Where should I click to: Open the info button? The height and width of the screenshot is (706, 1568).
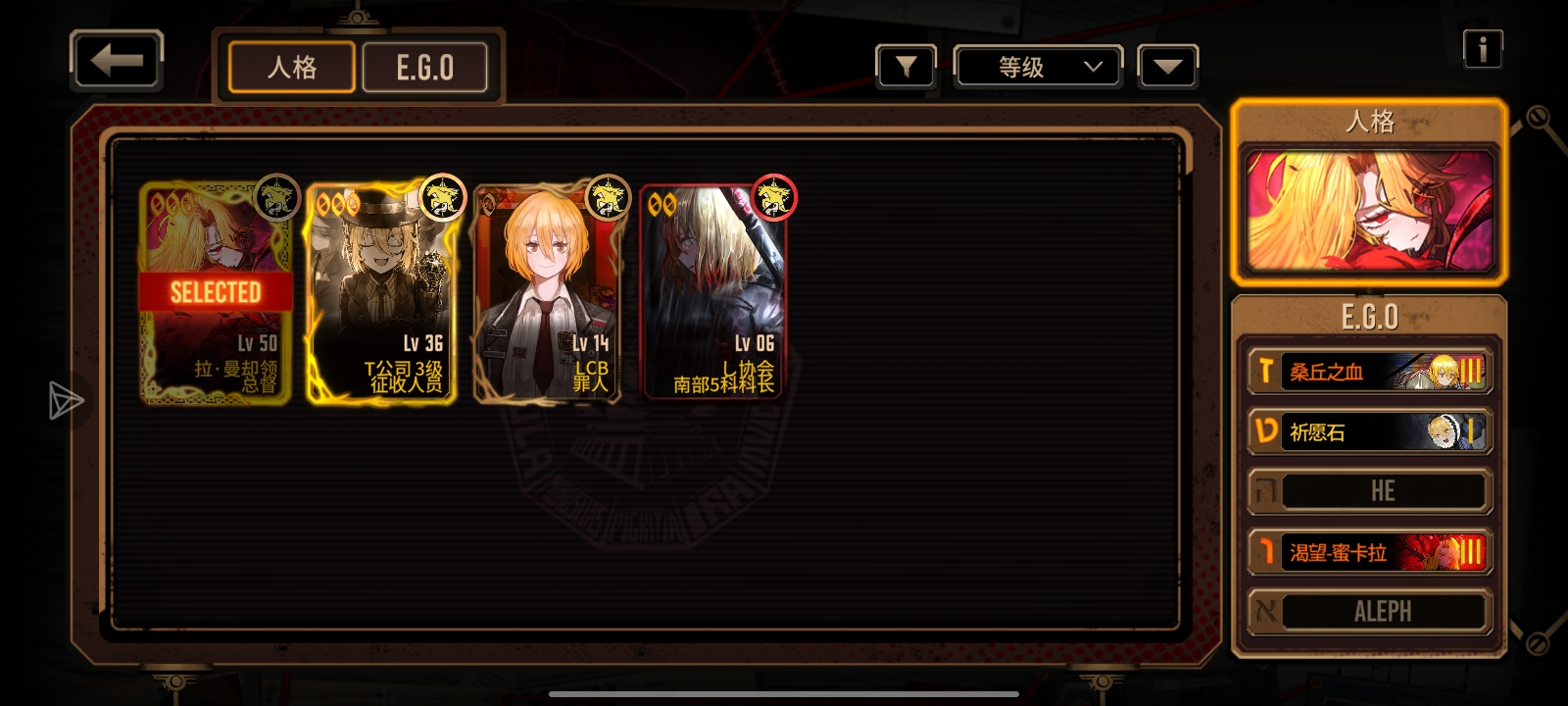coord(1482,49)
